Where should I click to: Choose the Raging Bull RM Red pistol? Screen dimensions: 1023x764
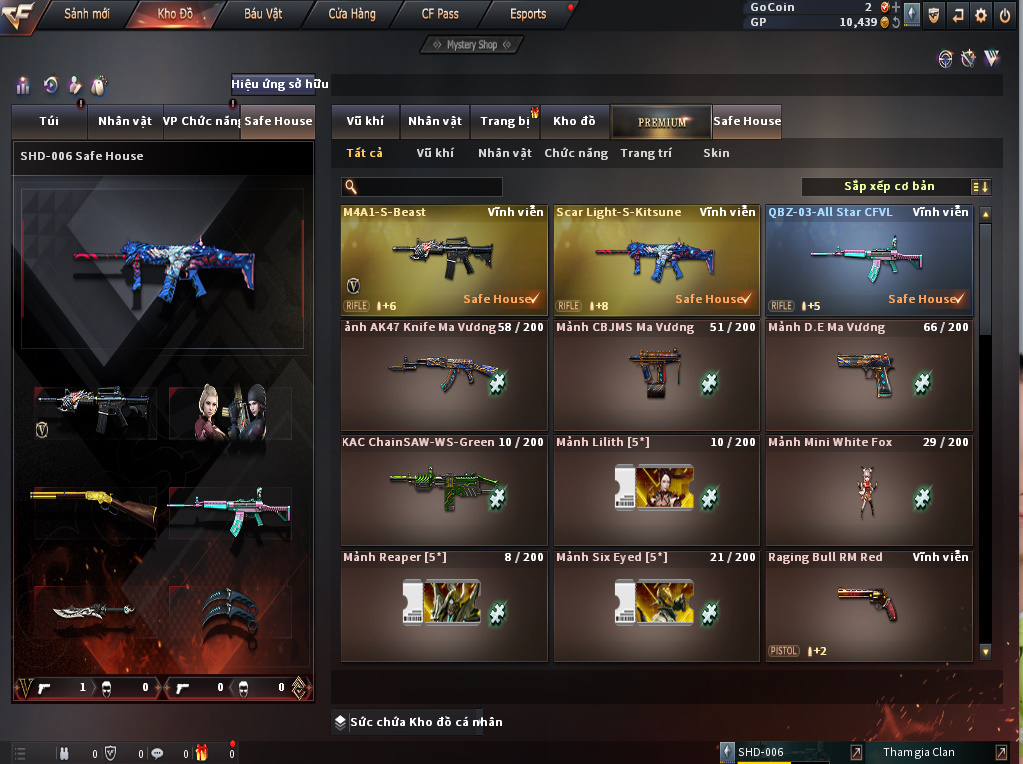[x=869, y=605]
